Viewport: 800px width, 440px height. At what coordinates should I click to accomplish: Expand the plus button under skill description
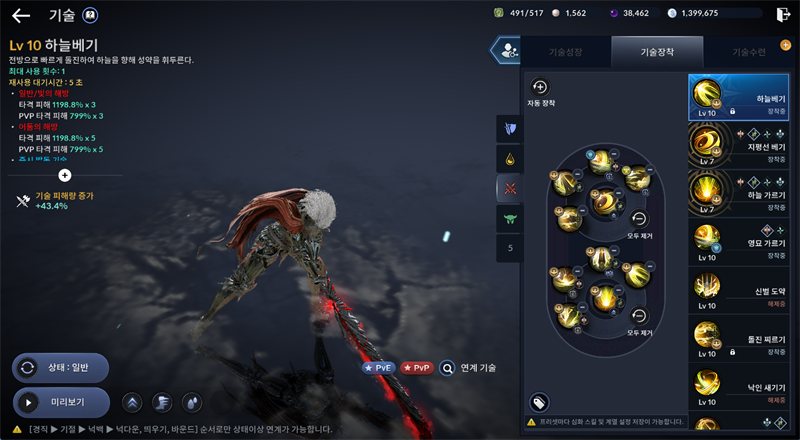point(65,175)
